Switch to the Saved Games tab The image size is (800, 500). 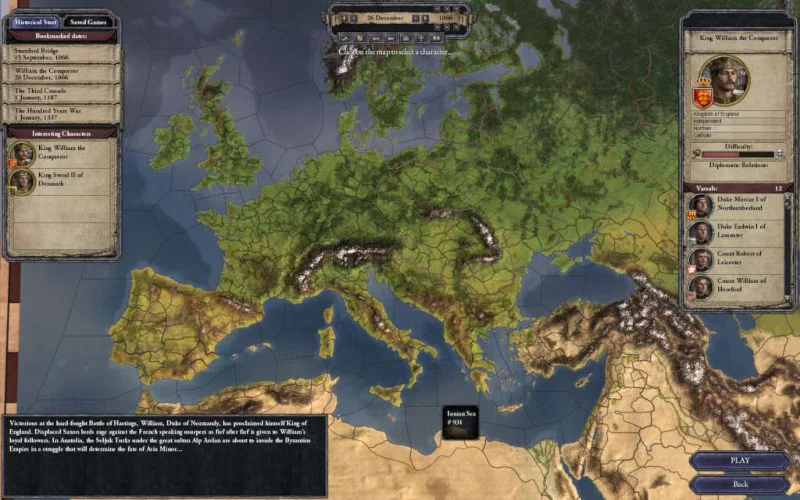[x=87, y=21]
